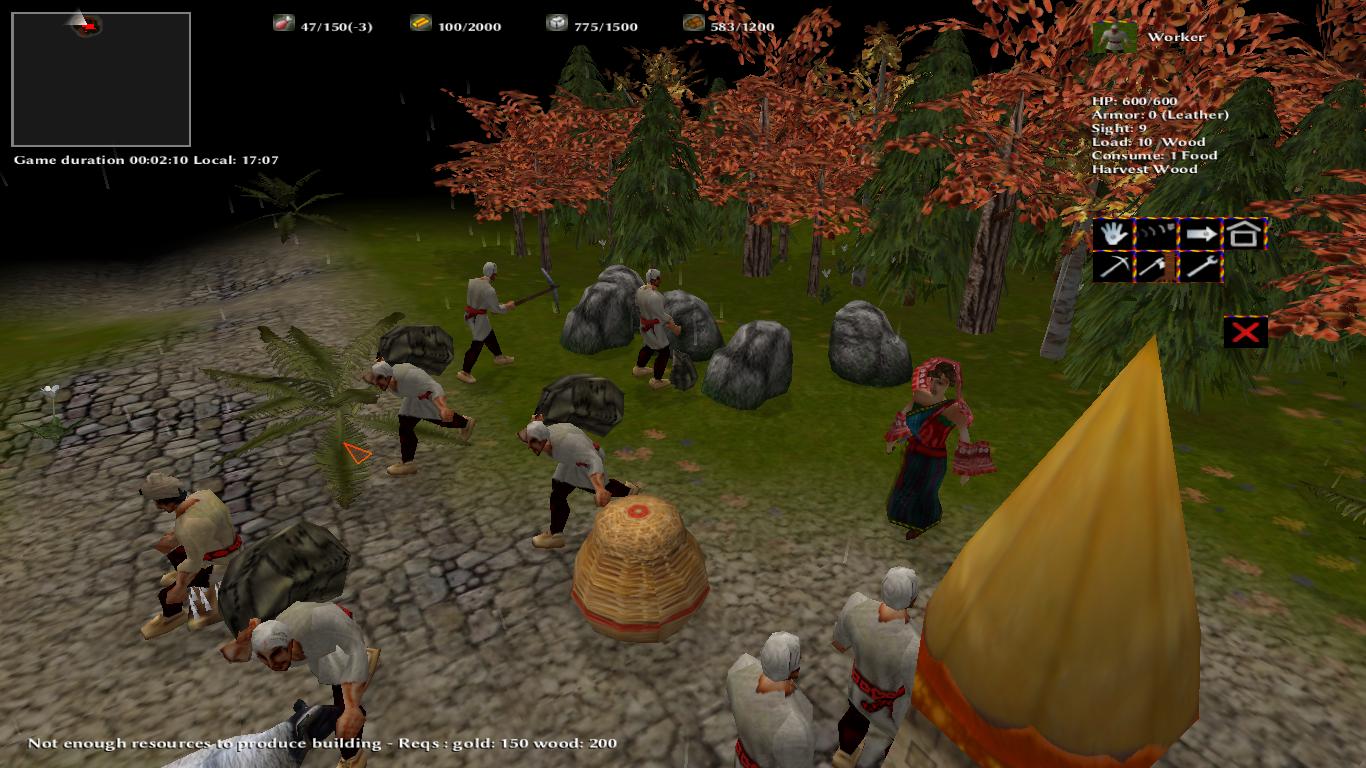This screenshot has width=1366, height=768.
Task: Select the move command with motion trail
Action: click(1157, 234)
